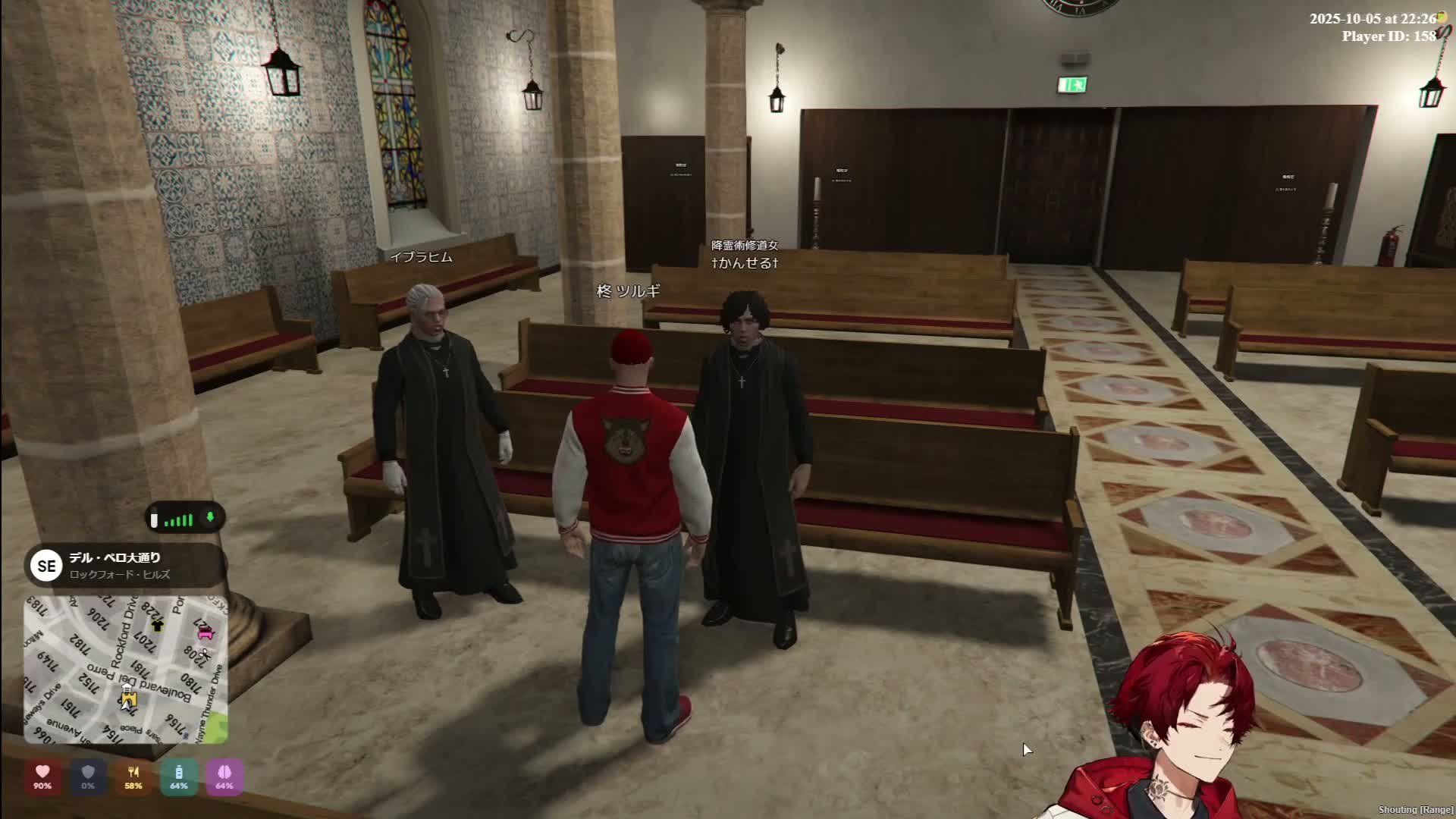Toggle the green microphone voice indicator

(x=211, y=518)
